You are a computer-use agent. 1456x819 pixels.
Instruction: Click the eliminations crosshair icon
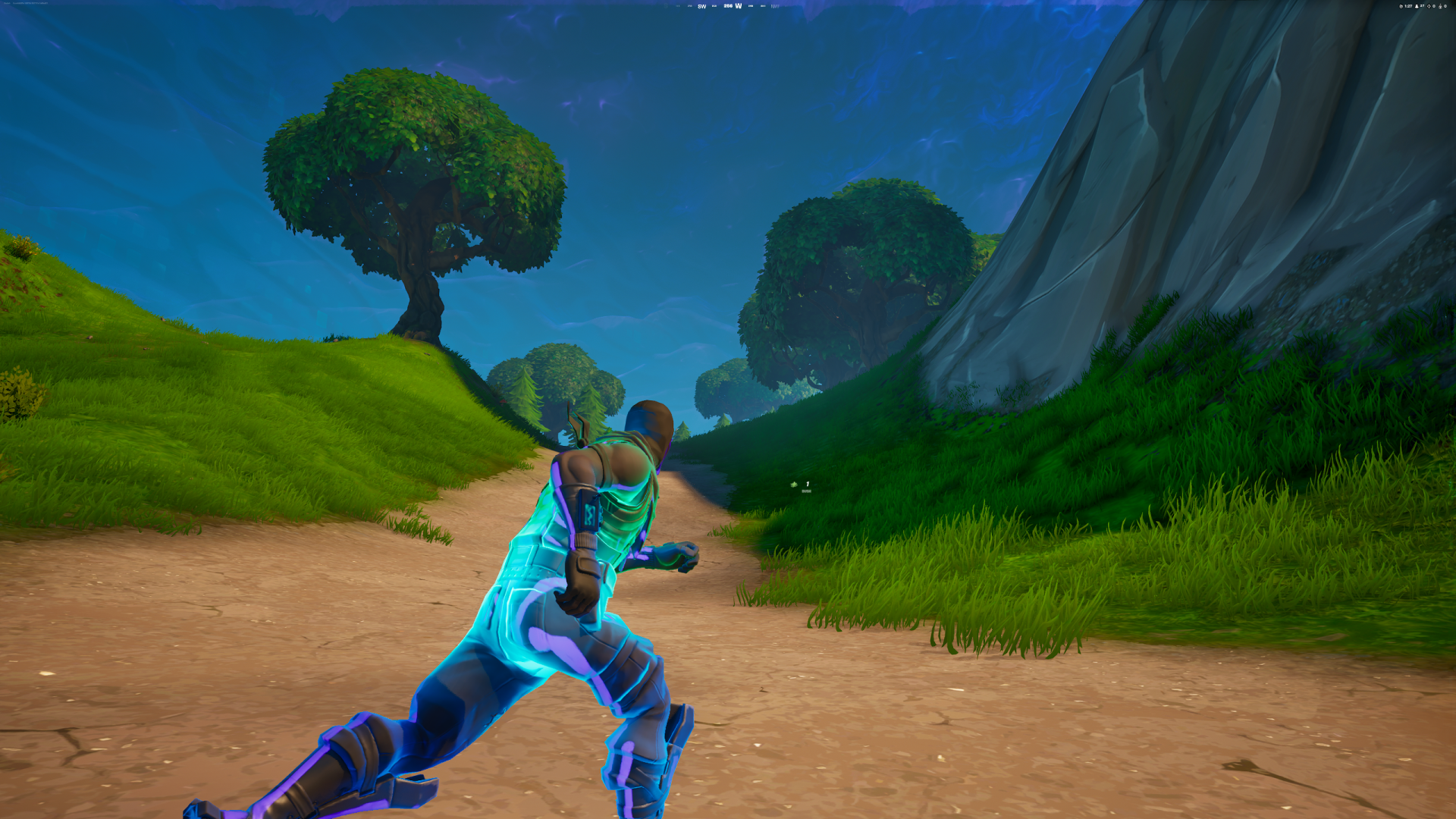[x=1429, y=6]
